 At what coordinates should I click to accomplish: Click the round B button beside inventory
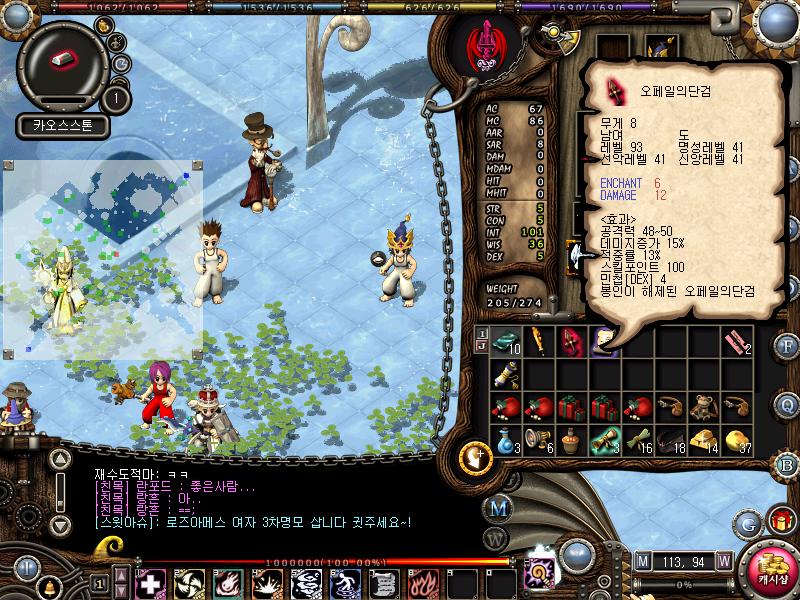(787, 466)
